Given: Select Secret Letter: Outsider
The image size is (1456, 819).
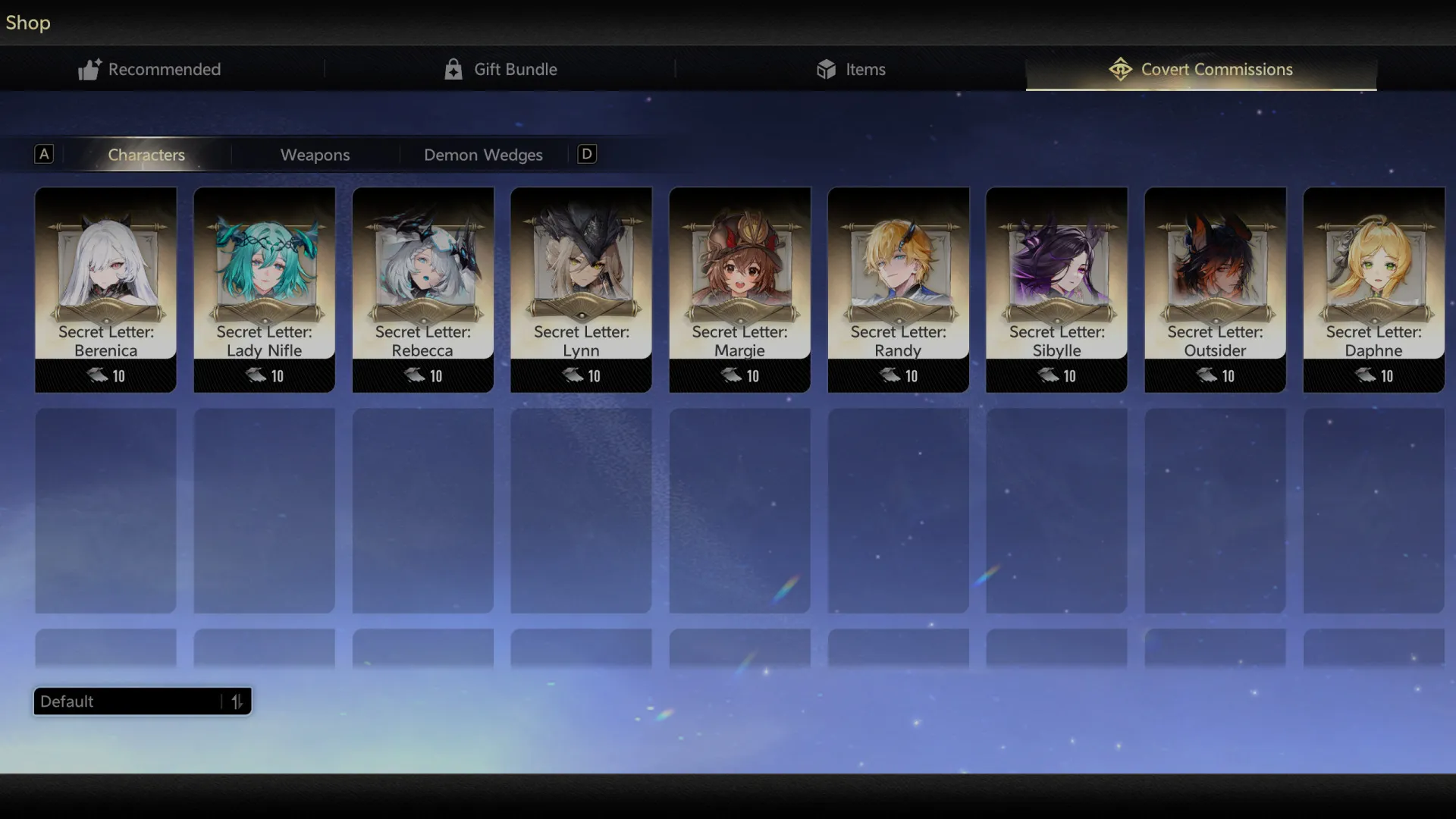Looking at the screenshot, I should point(1215,289).
